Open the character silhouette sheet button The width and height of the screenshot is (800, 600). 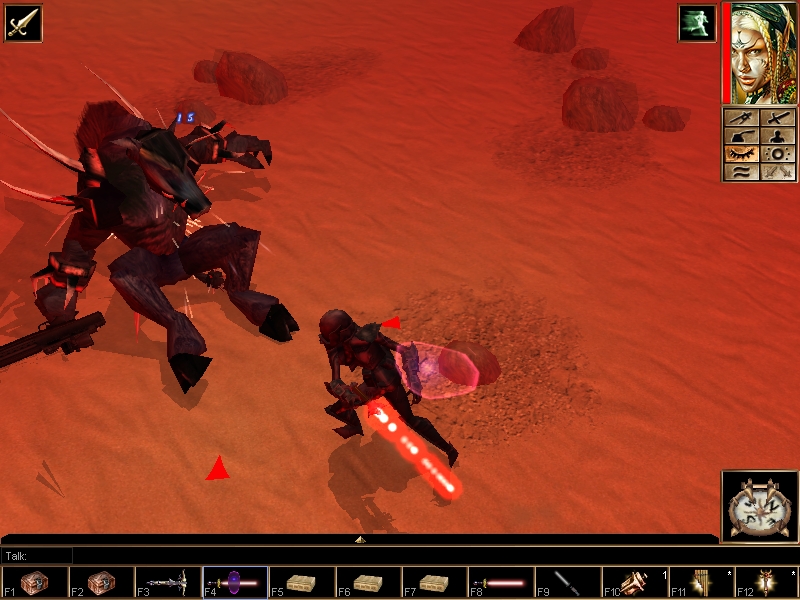click(x=777, y=136)
